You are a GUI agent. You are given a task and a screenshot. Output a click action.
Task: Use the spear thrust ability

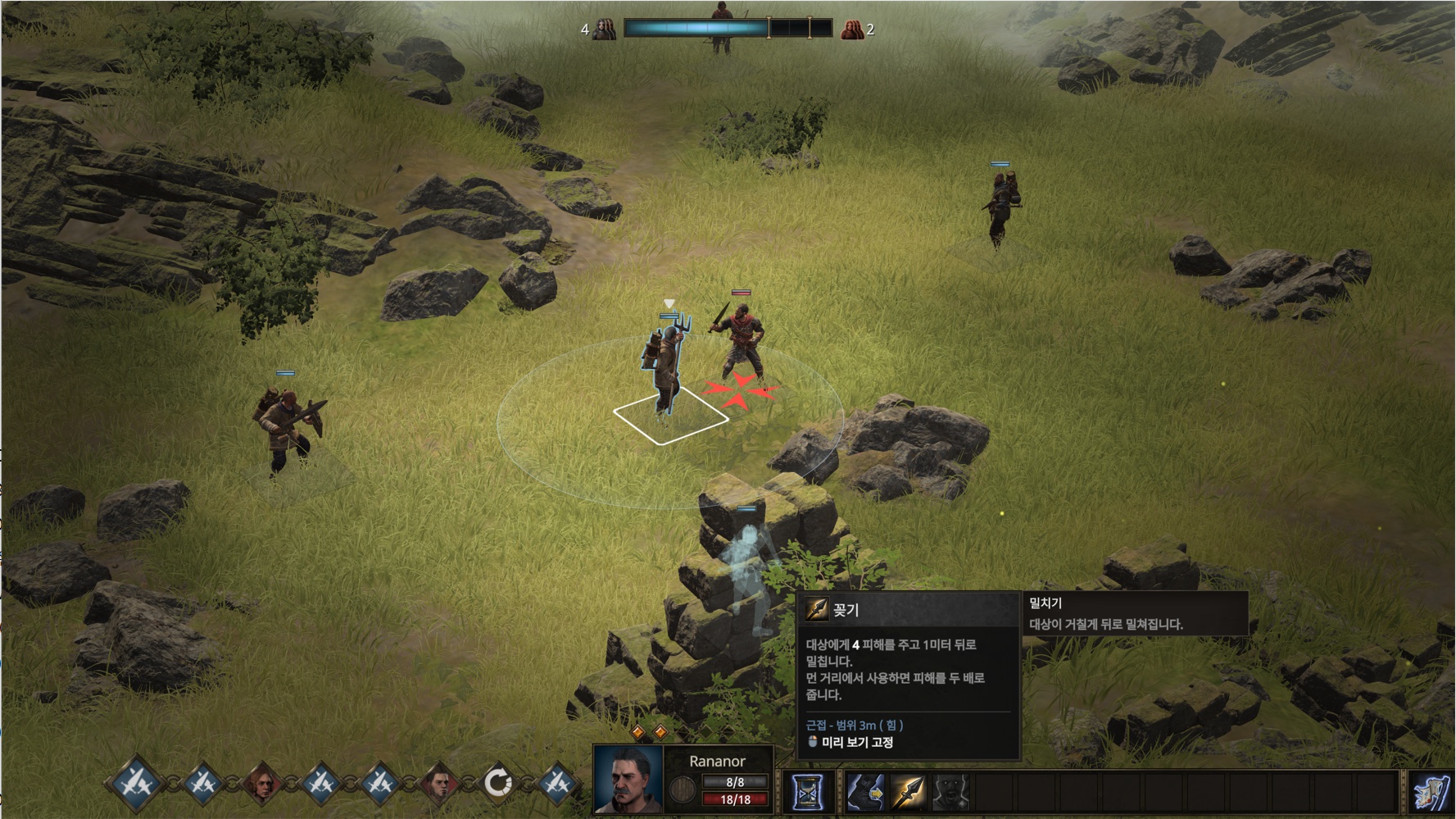click(908, 792)
